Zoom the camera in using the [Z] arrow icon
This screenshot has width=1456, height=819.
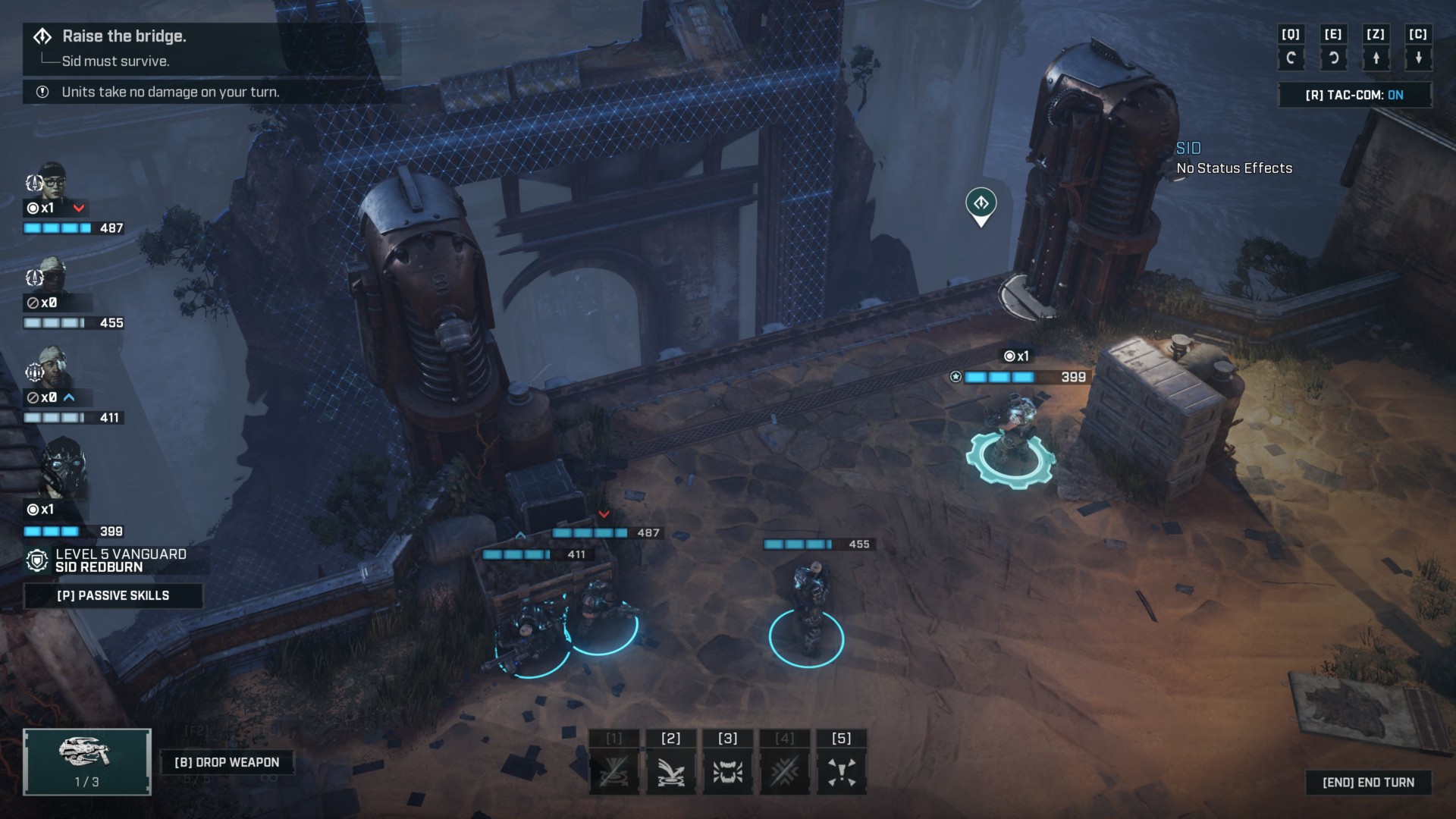[1376, 57]
